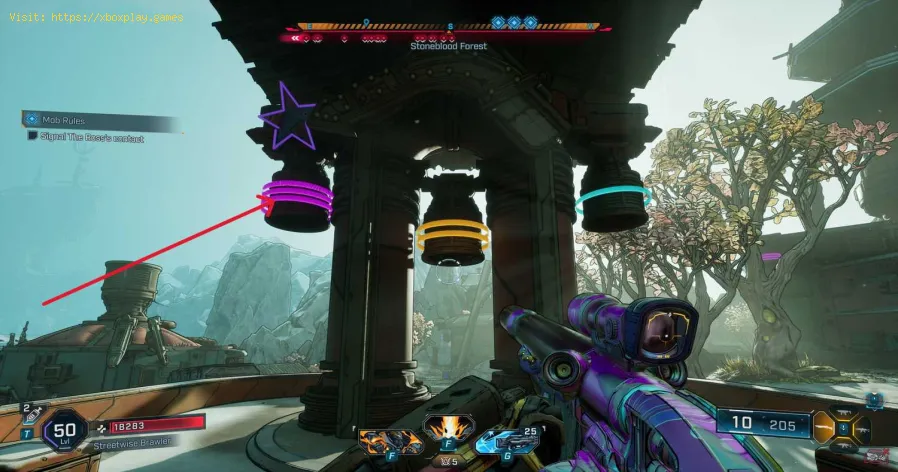Click the compass bar at the top
Viewport: 898px width, 472px height.
click(448, 29)
